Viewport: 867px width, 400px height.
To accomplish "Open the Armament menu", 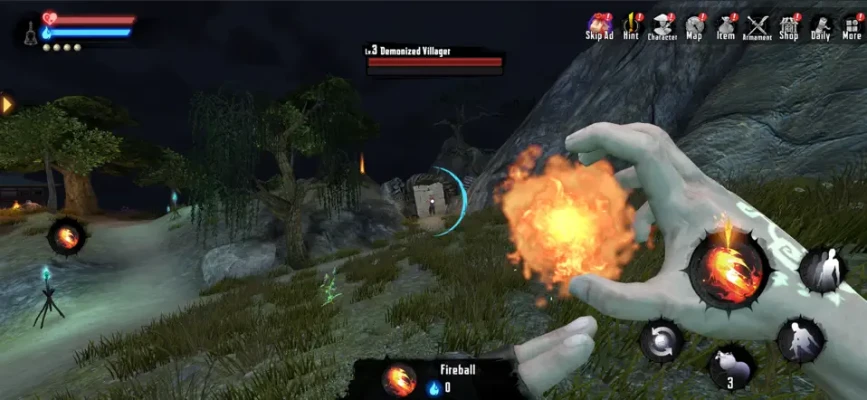I will click(x=758, y=26).
